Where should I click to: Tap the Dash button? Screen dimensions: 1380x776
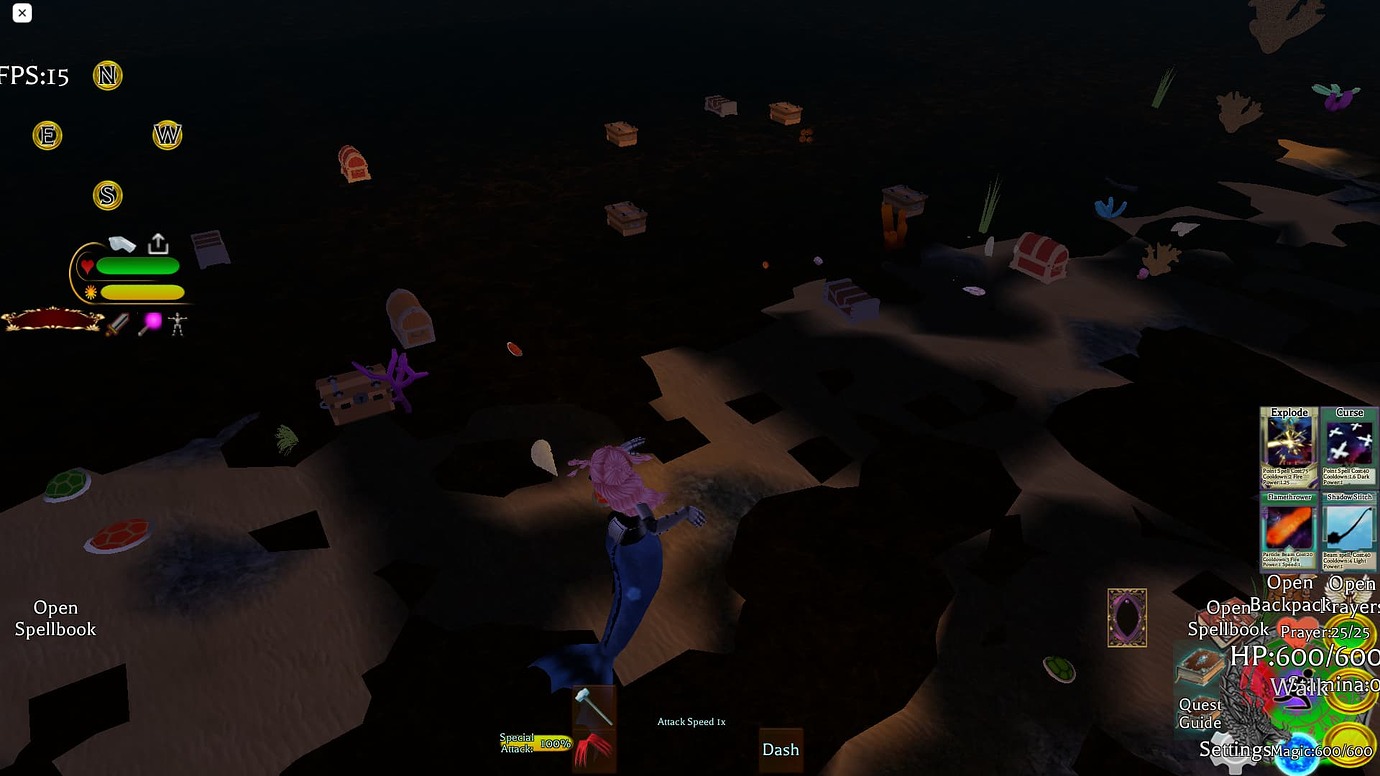coord(780,750)
